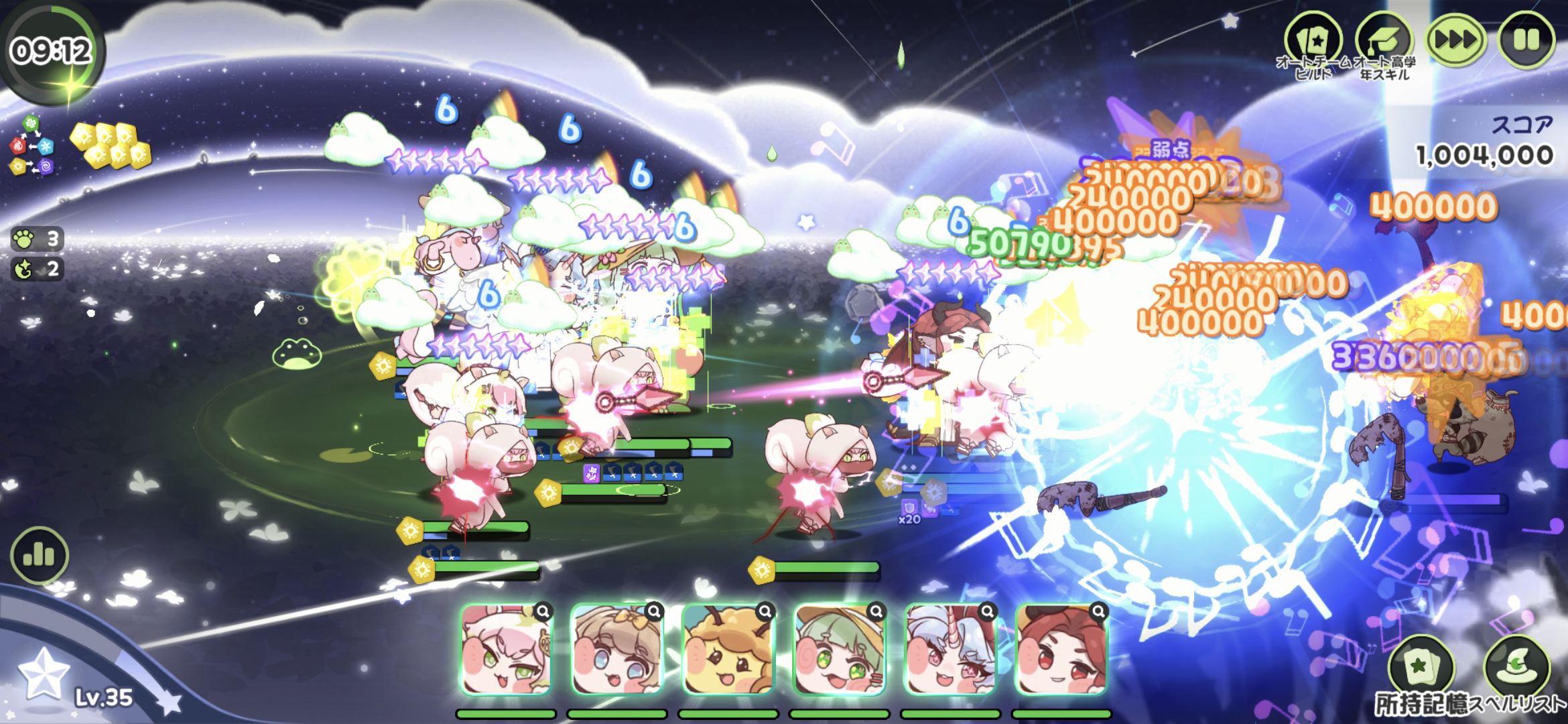This screenshot has width=1568, height=724.
Task: Activate the fast-forward speed button
Action: [1455, 40]
